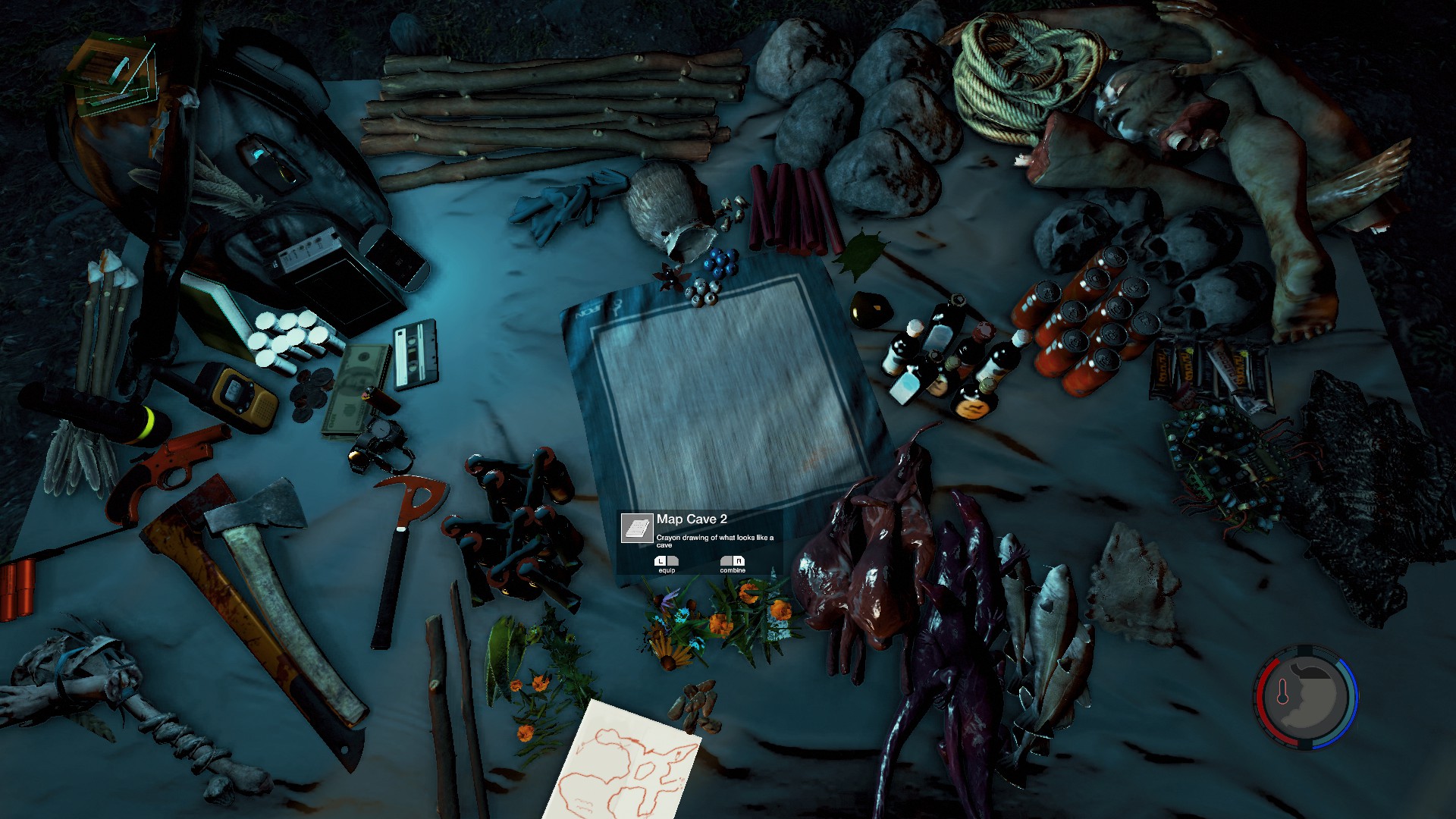
Task: Choose the stack of skulls
Action: (1153, 258)
